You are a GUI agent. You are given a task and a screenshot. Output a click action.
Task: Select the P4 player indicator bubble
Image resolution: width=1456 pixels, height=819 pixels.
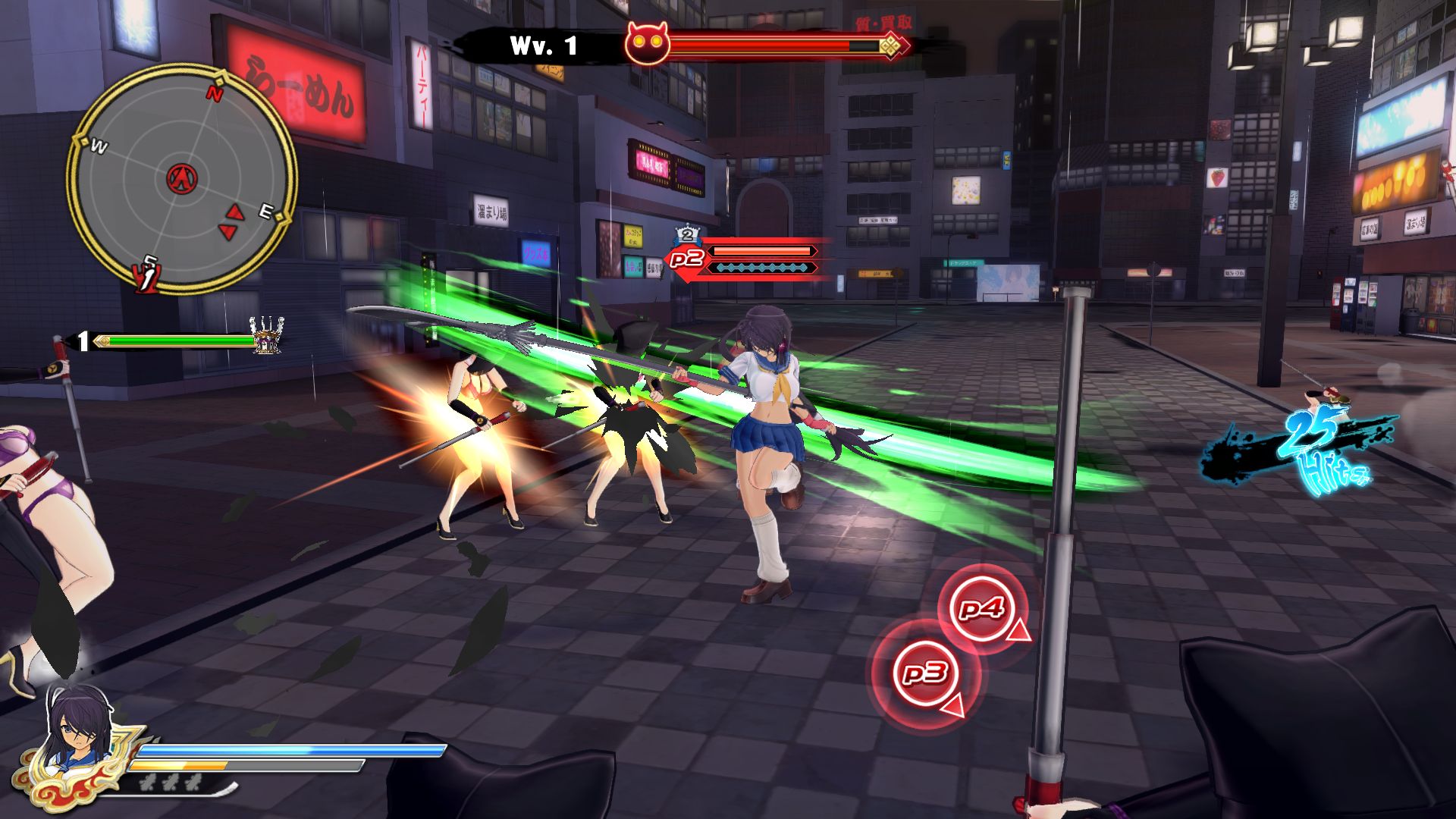(x=983, y=608)
